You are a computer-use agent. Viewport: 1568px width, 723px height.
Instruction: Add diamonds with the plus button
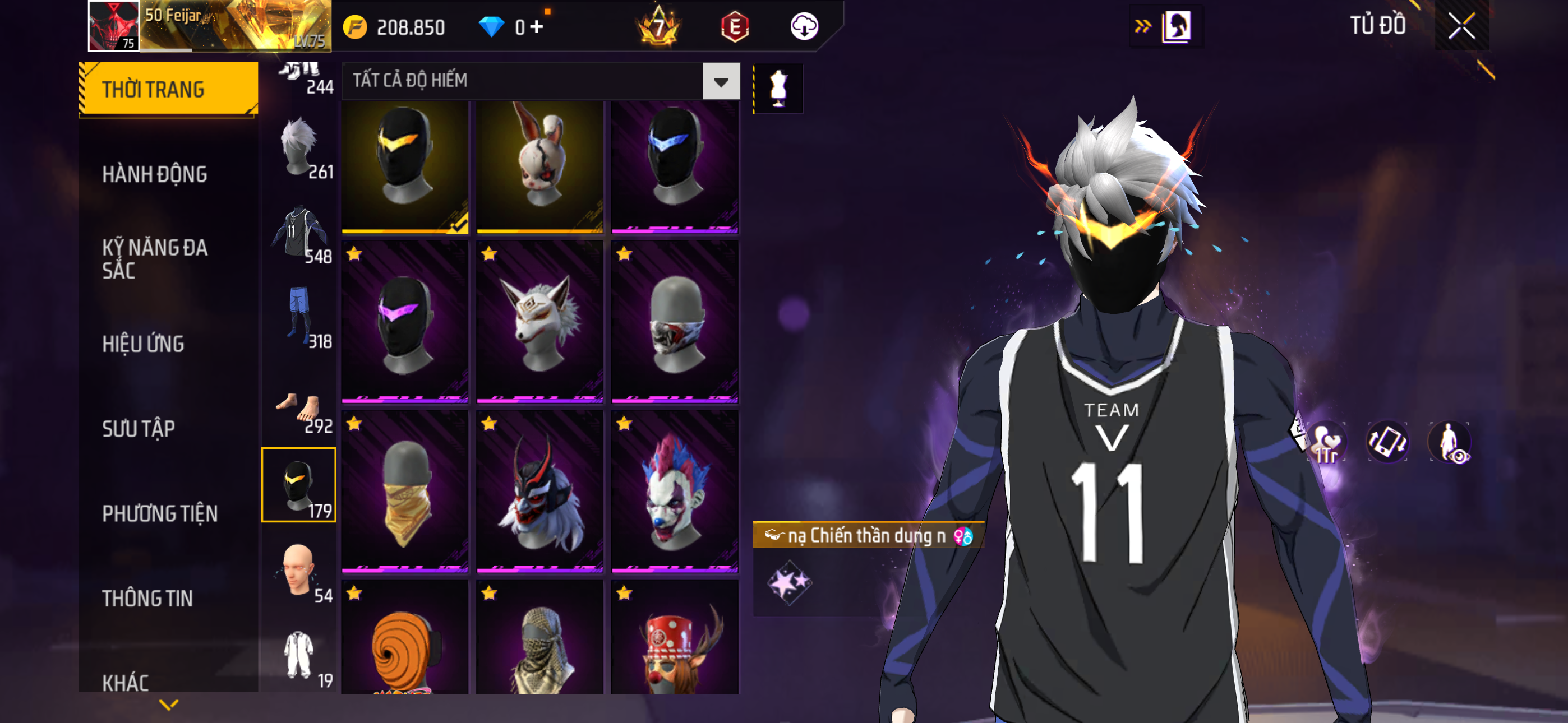tap(536, 27)
